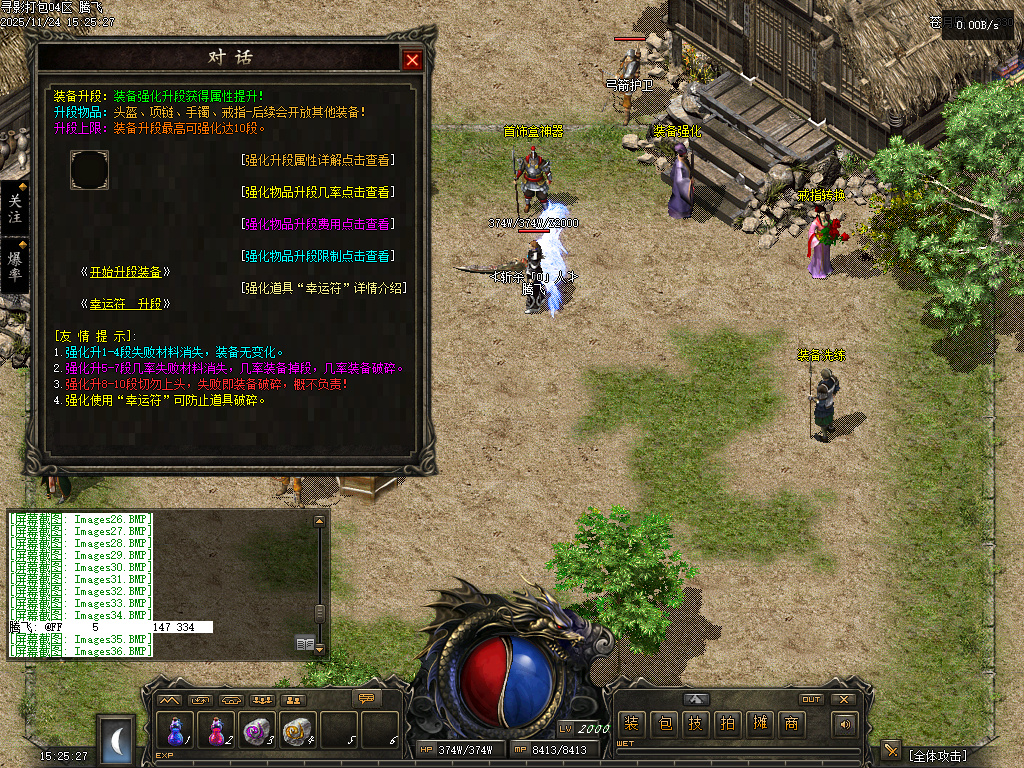Open the 爆率 side tab
The image size is (1024, 768).
[x=15, y=265]
